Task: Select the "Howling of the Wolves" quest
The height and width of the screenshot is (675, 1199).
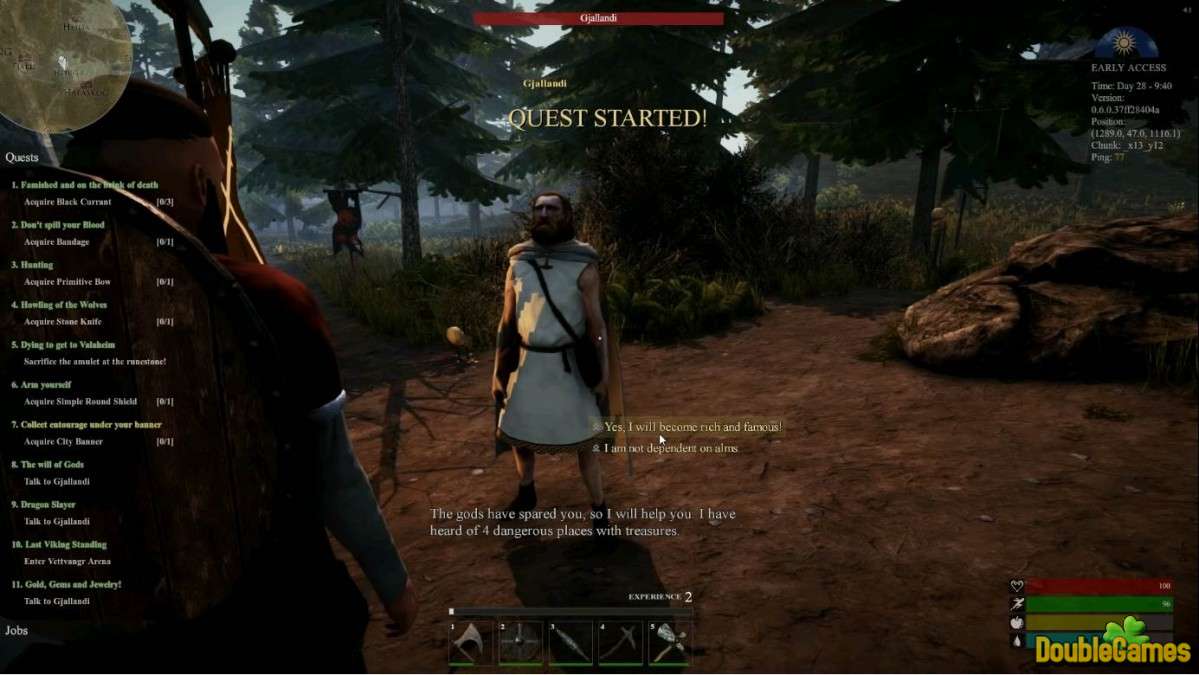Action: [x=64, y=305]
